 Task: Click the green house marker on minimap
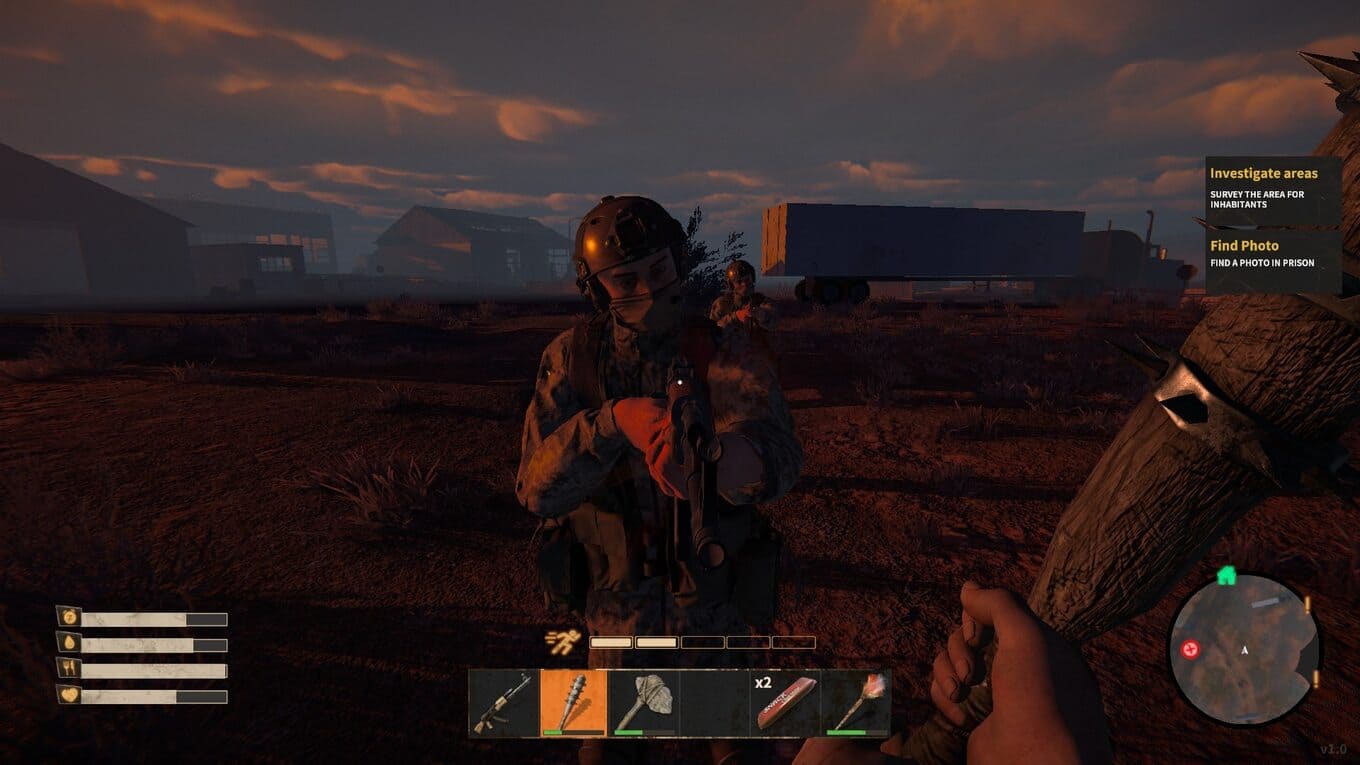1226,576
